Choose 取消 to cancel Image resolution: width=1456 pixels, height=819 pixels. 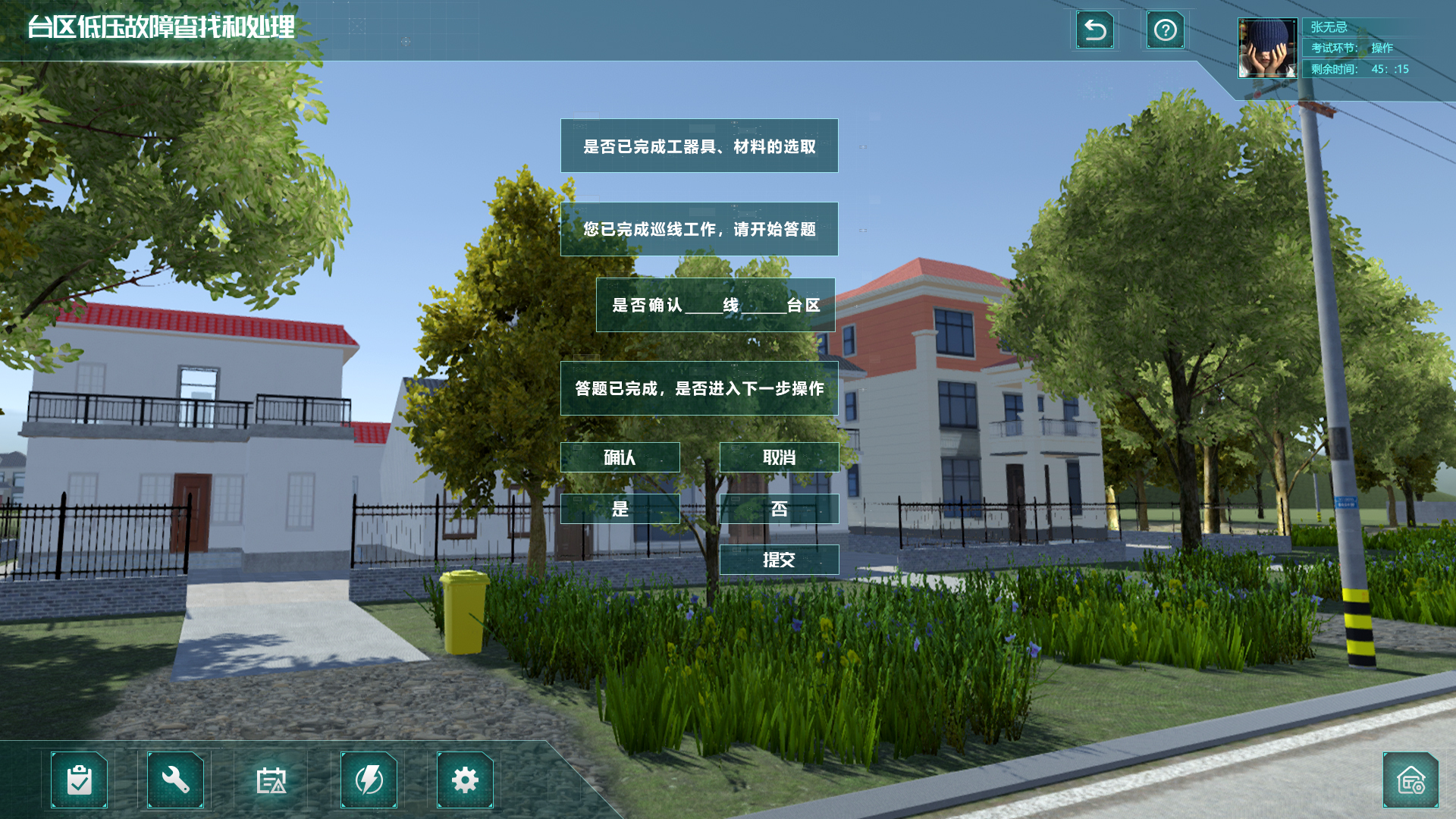point(779,457)
